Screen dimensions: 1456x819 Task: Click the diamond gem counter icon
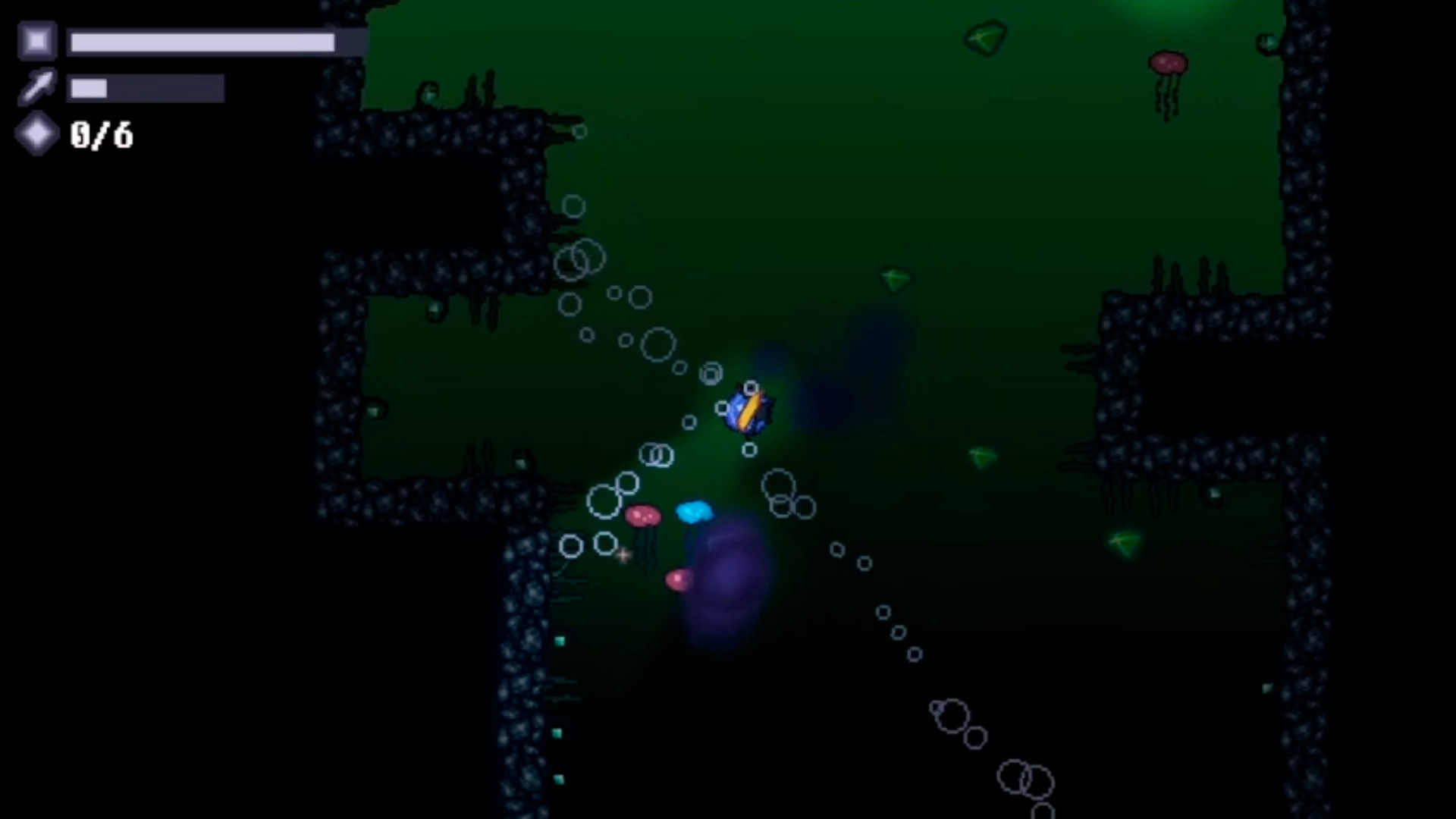coord(36,135)
